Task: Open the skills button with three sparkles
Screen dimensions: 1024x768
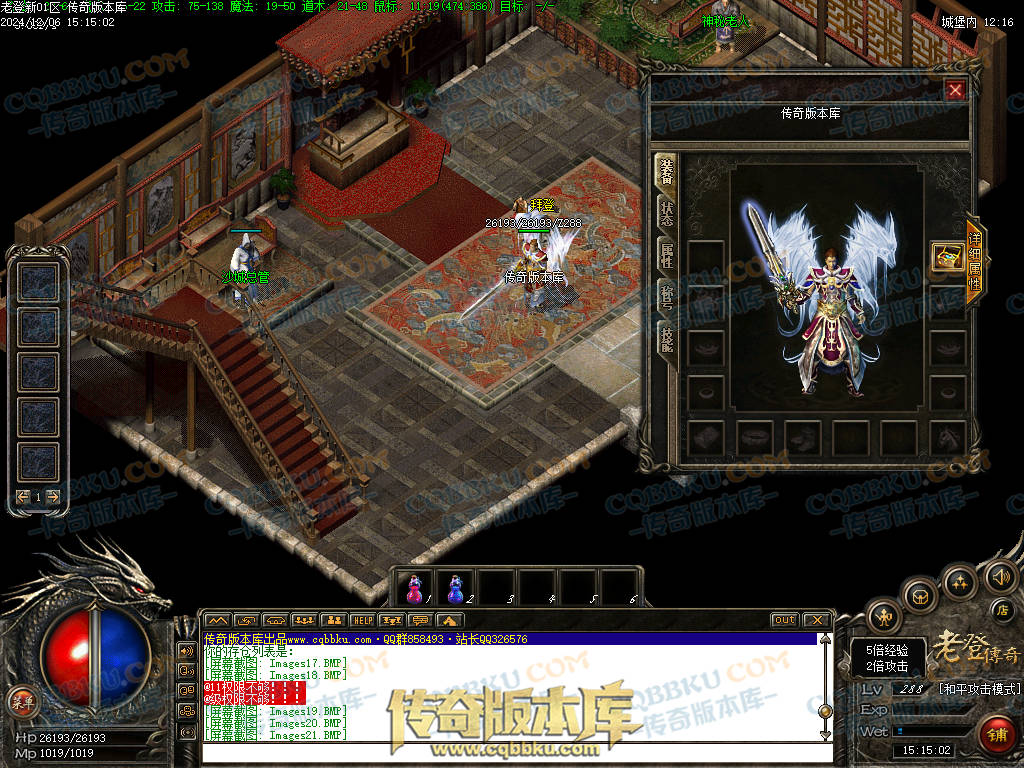Action: pyautogui.click(x=960, y=580)
